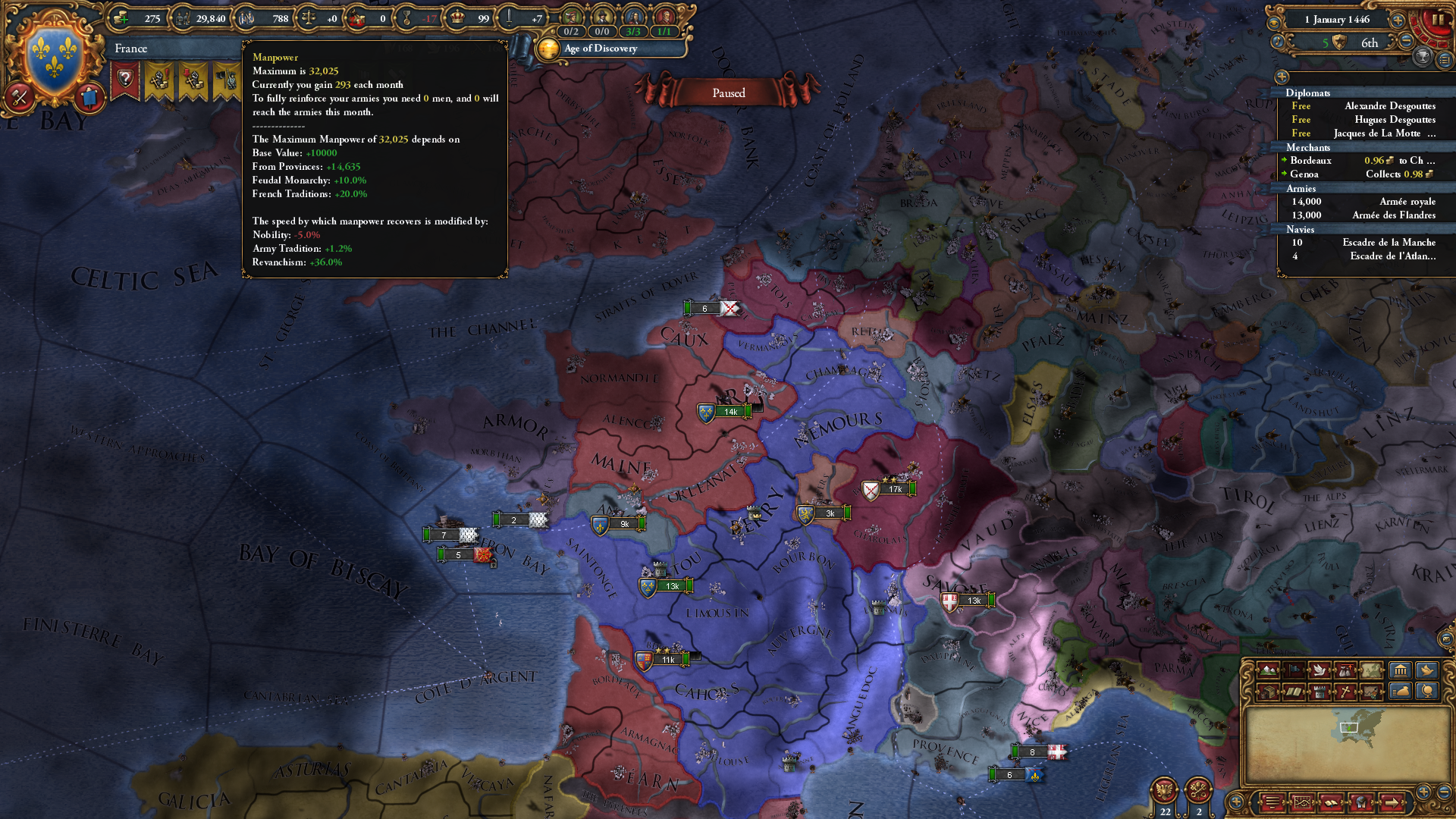
Task: Open the fortress map mode
Action: (1319, 692)
